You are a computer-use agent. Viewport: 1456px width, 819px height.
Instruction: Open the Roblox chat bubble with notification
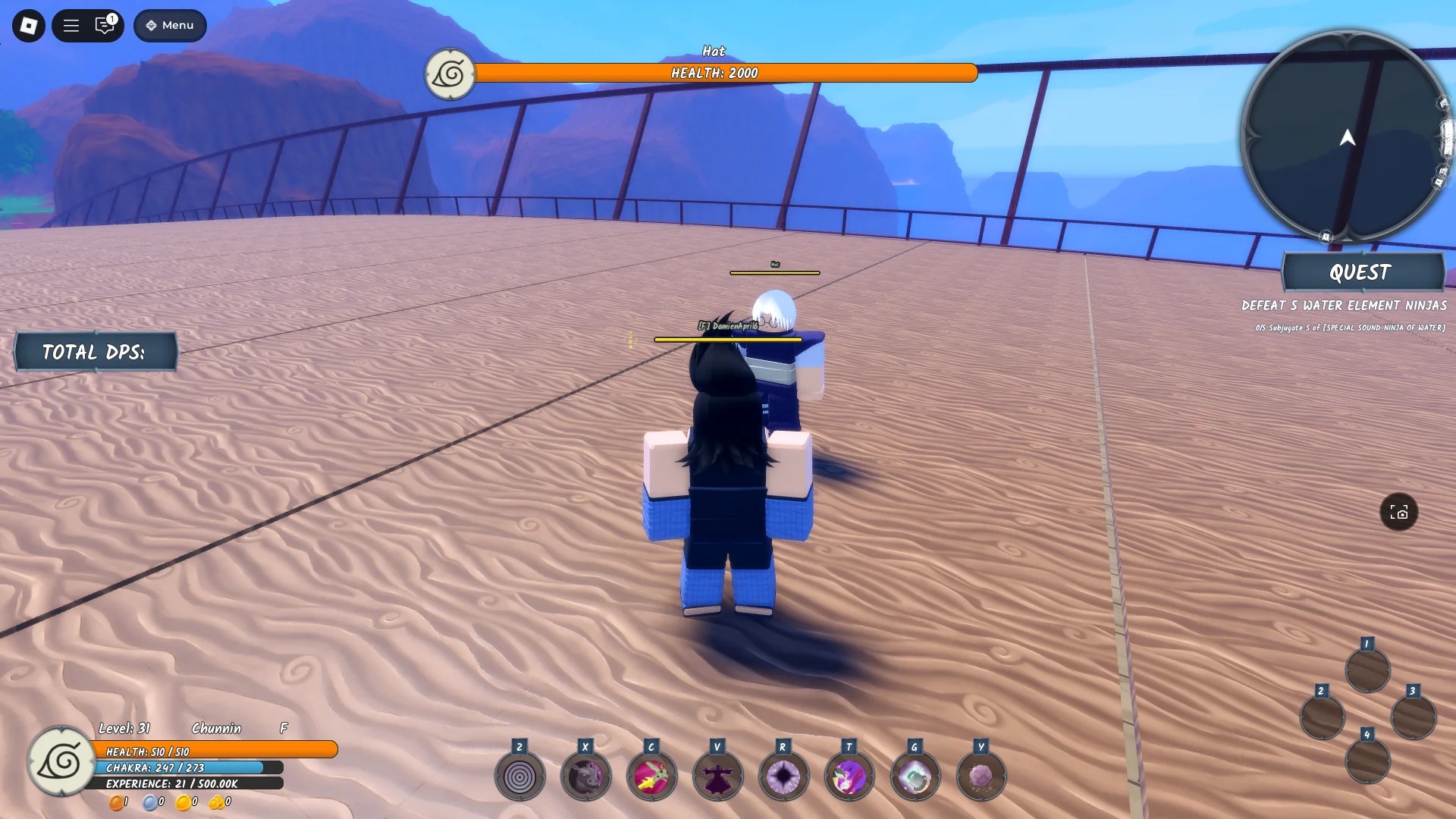pyautogui.click(x=105, y=25)
